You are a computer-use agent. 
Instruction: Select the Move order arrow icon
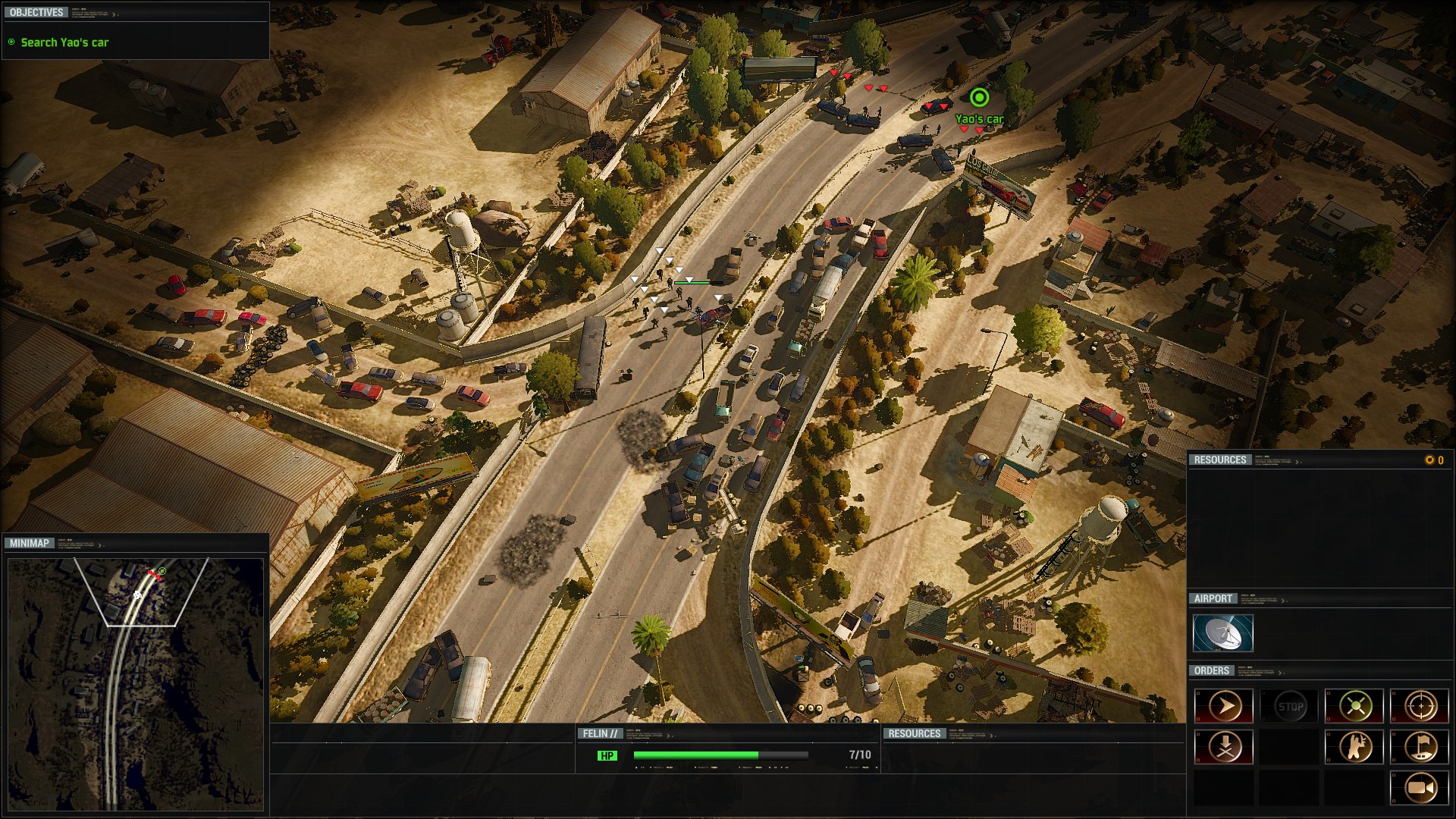[1224, 707]
